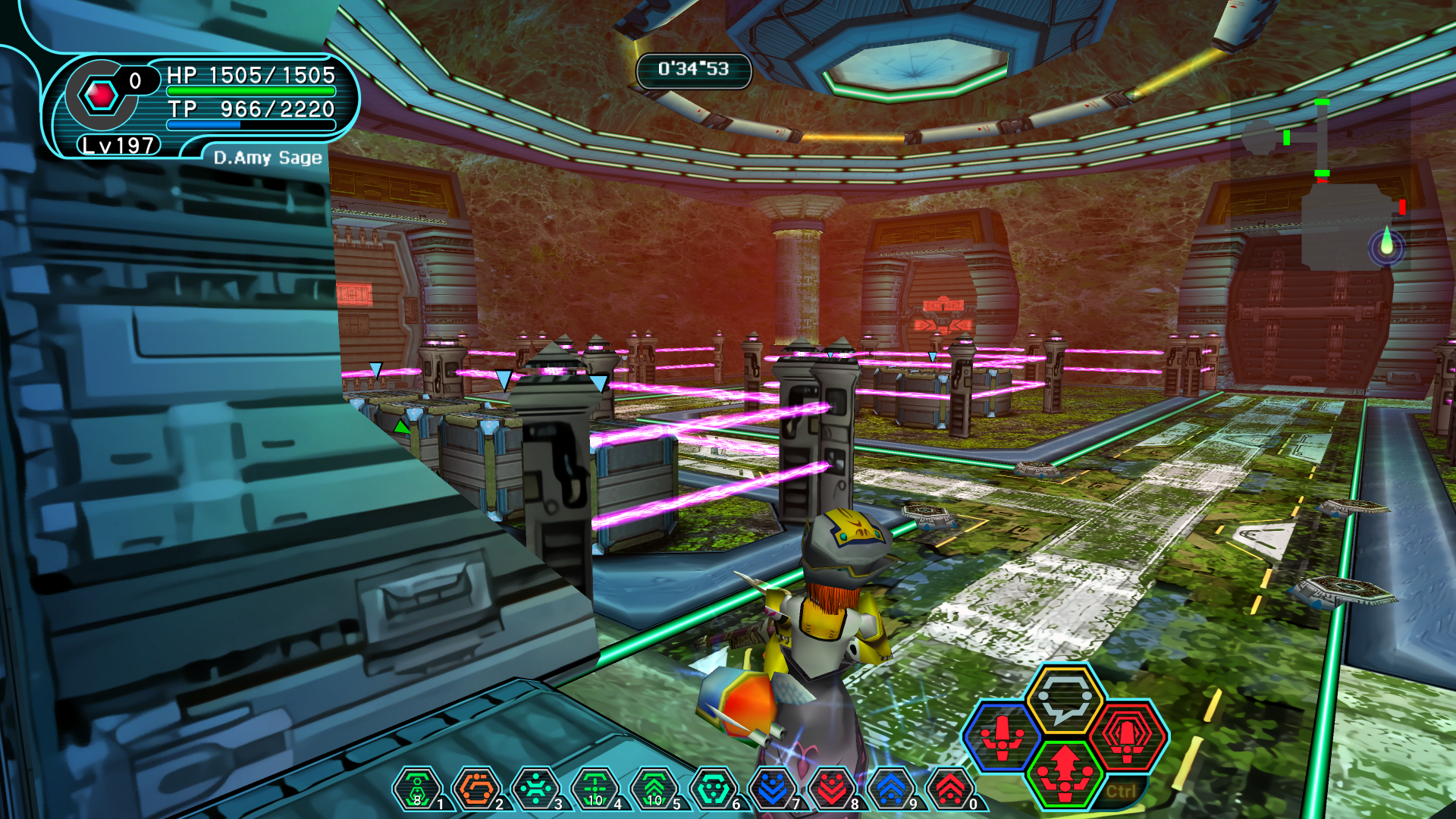This screenshot has width=1456, height=819.
Task: Trigger the red-bordered special attack action
Action: 1128,736
